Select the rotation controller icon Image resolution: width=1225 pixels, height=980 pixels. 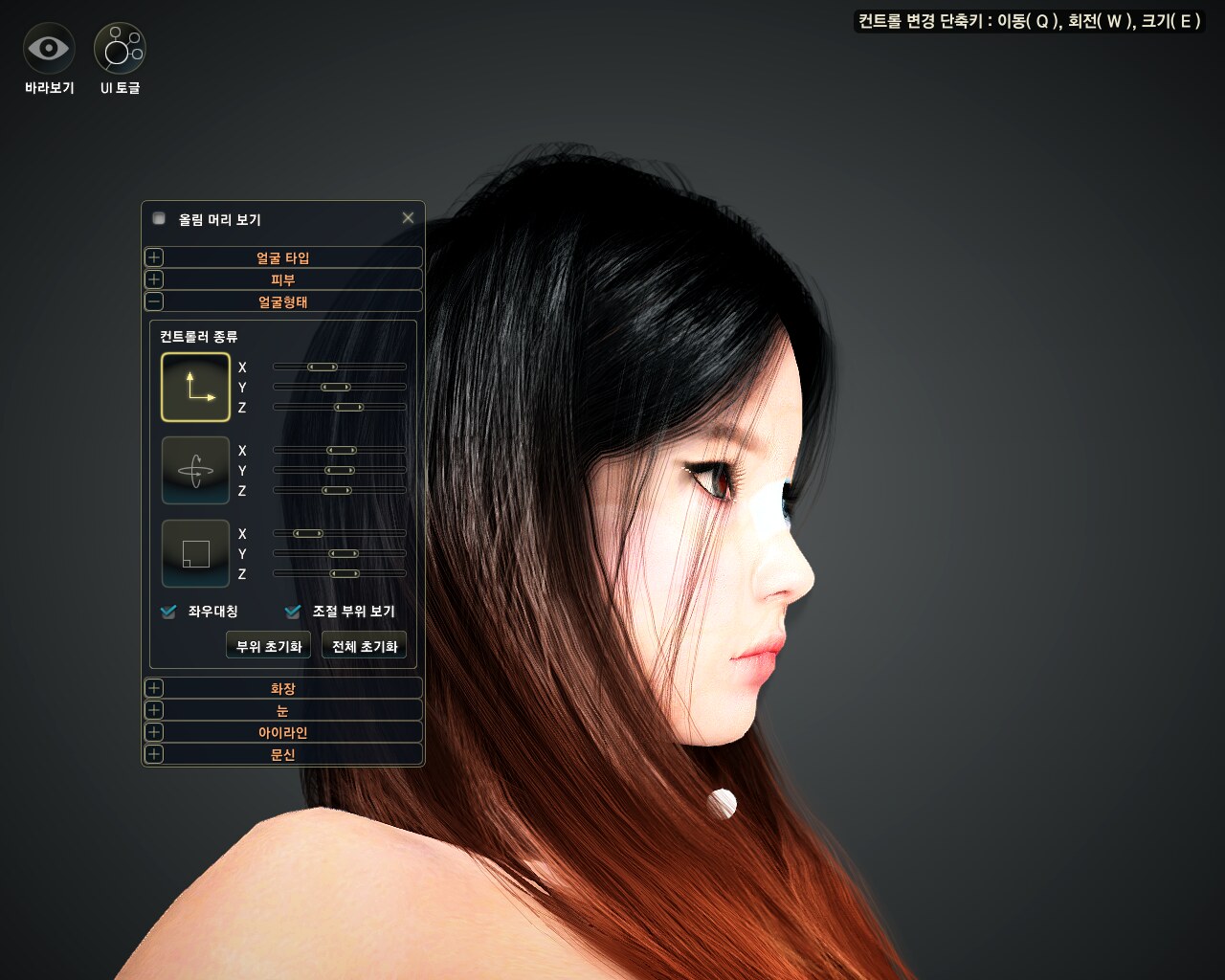point(195,470)
